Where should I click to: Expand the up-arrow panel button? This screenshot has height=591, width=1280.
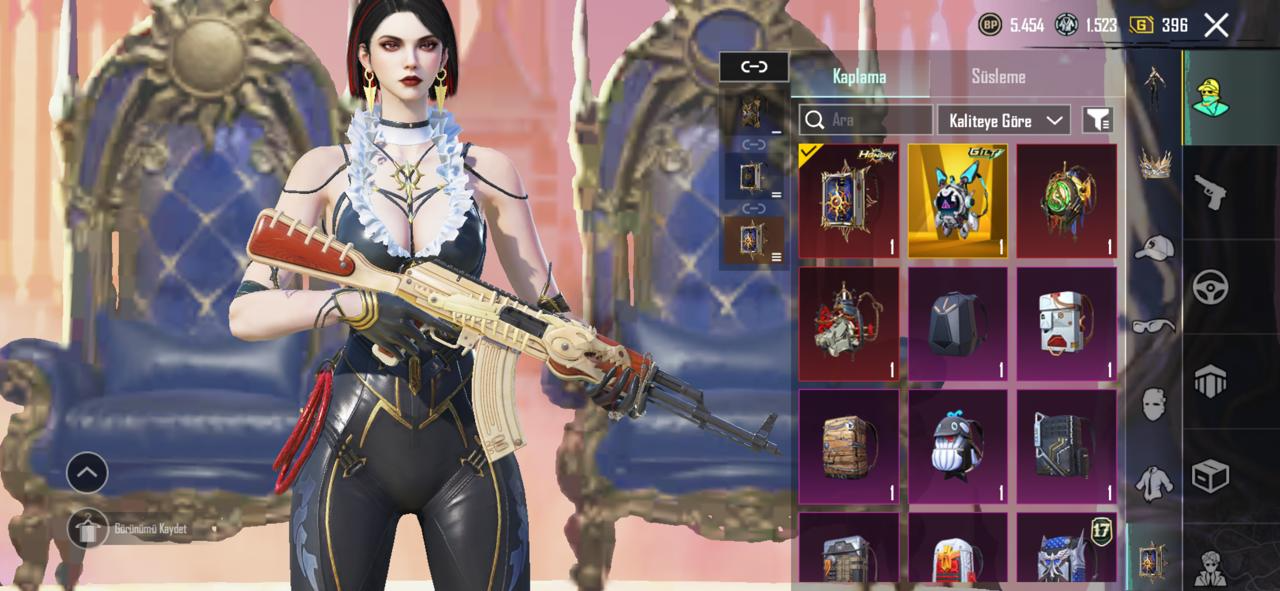pyautogui.click(x=87, y=472)
